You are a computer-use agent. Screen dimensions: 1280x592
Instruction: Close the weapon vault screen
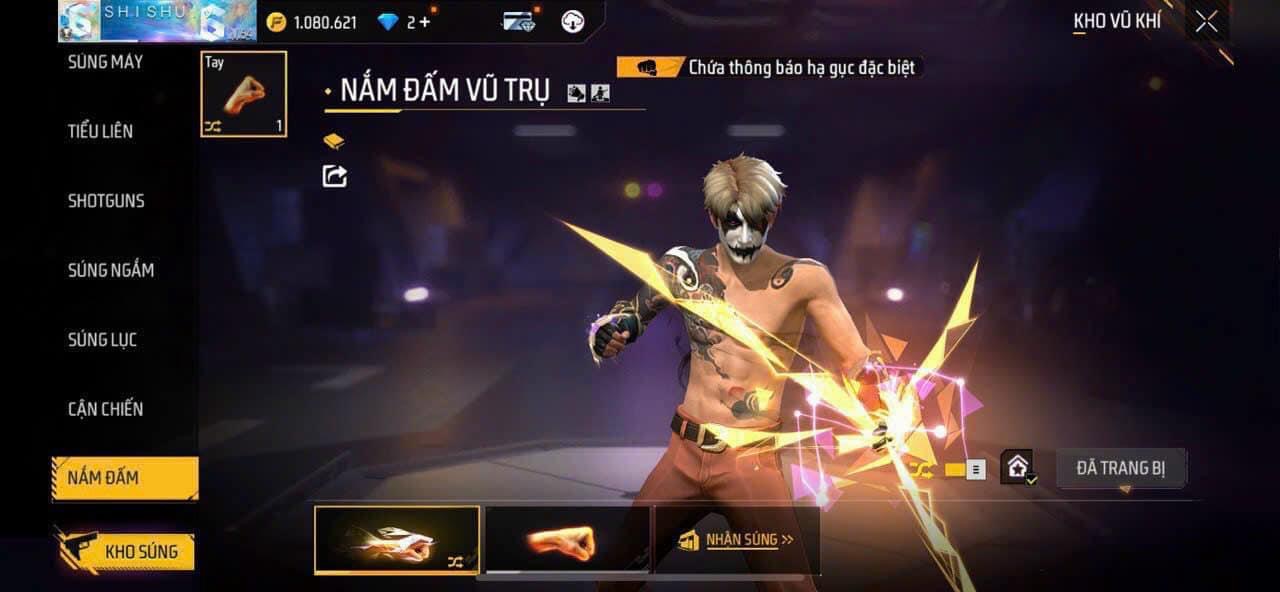click(1207, 22)
